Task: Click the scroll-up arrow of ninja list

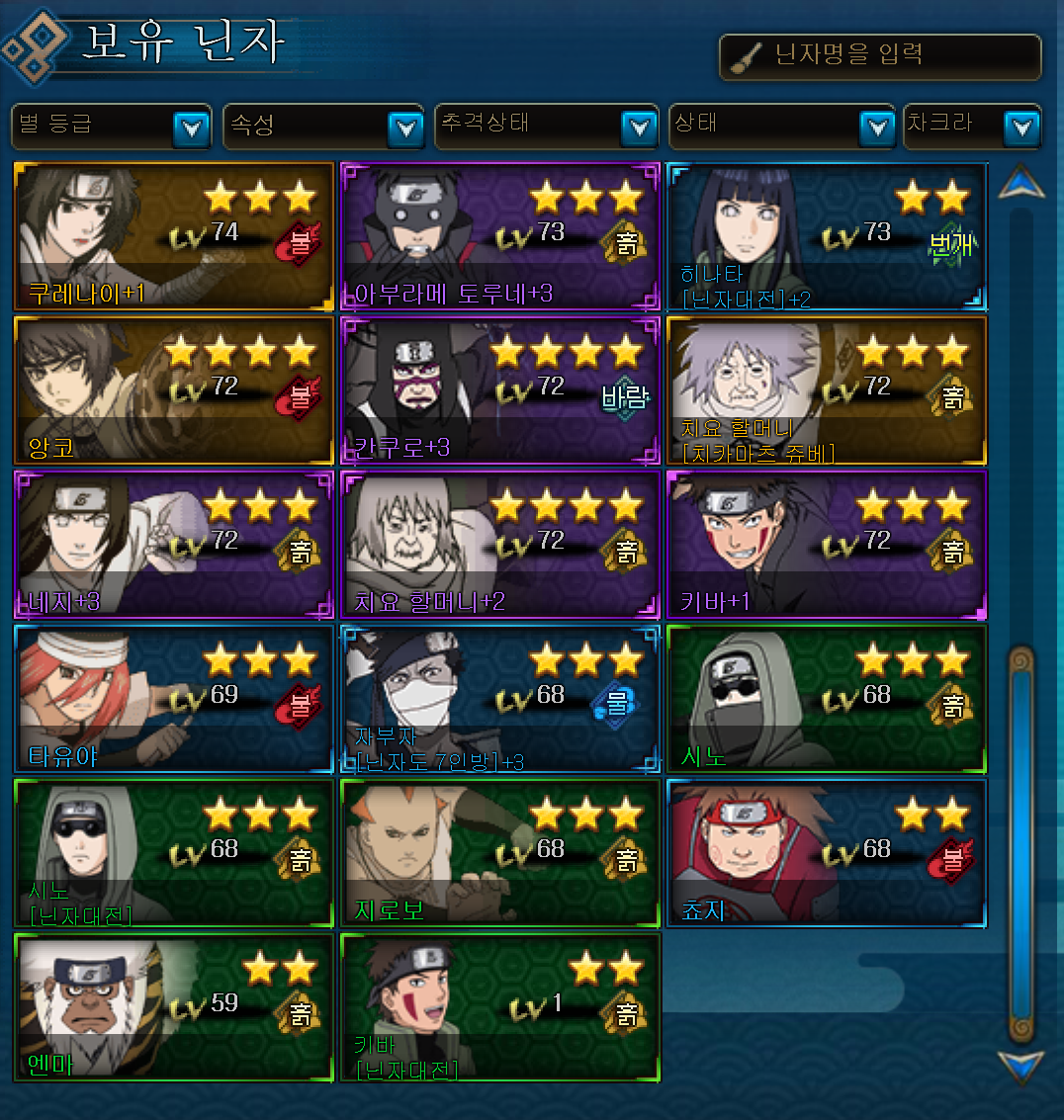Action: tap(1020, 184)
